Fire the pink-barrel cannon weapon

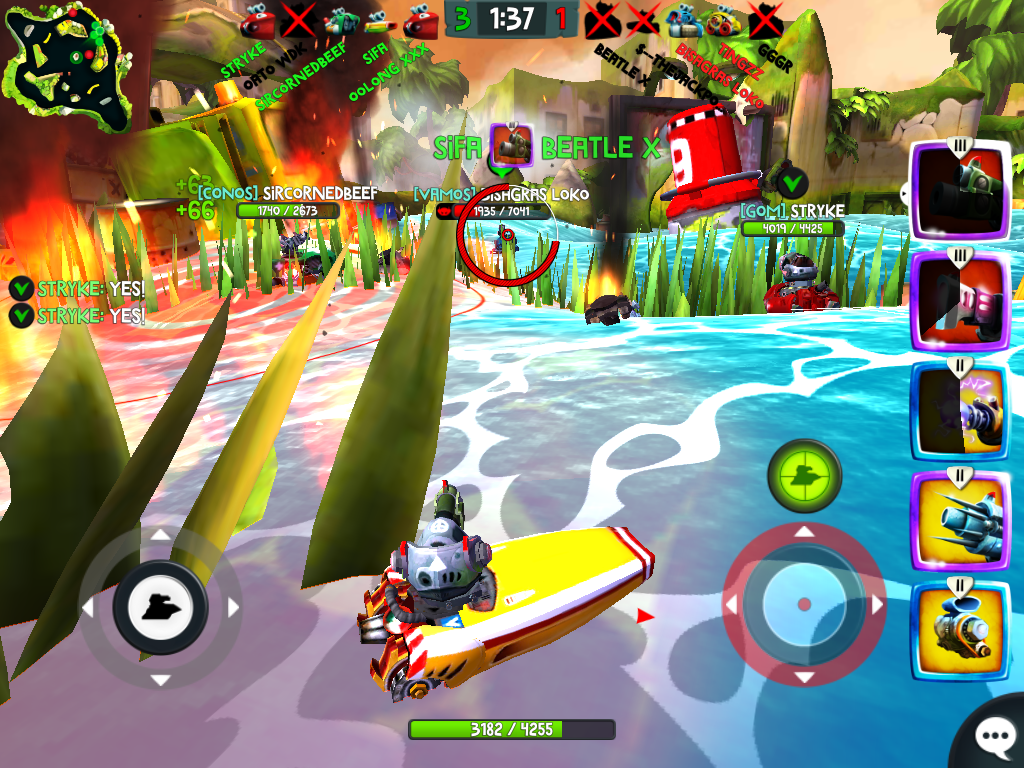(x=959, y=301)
